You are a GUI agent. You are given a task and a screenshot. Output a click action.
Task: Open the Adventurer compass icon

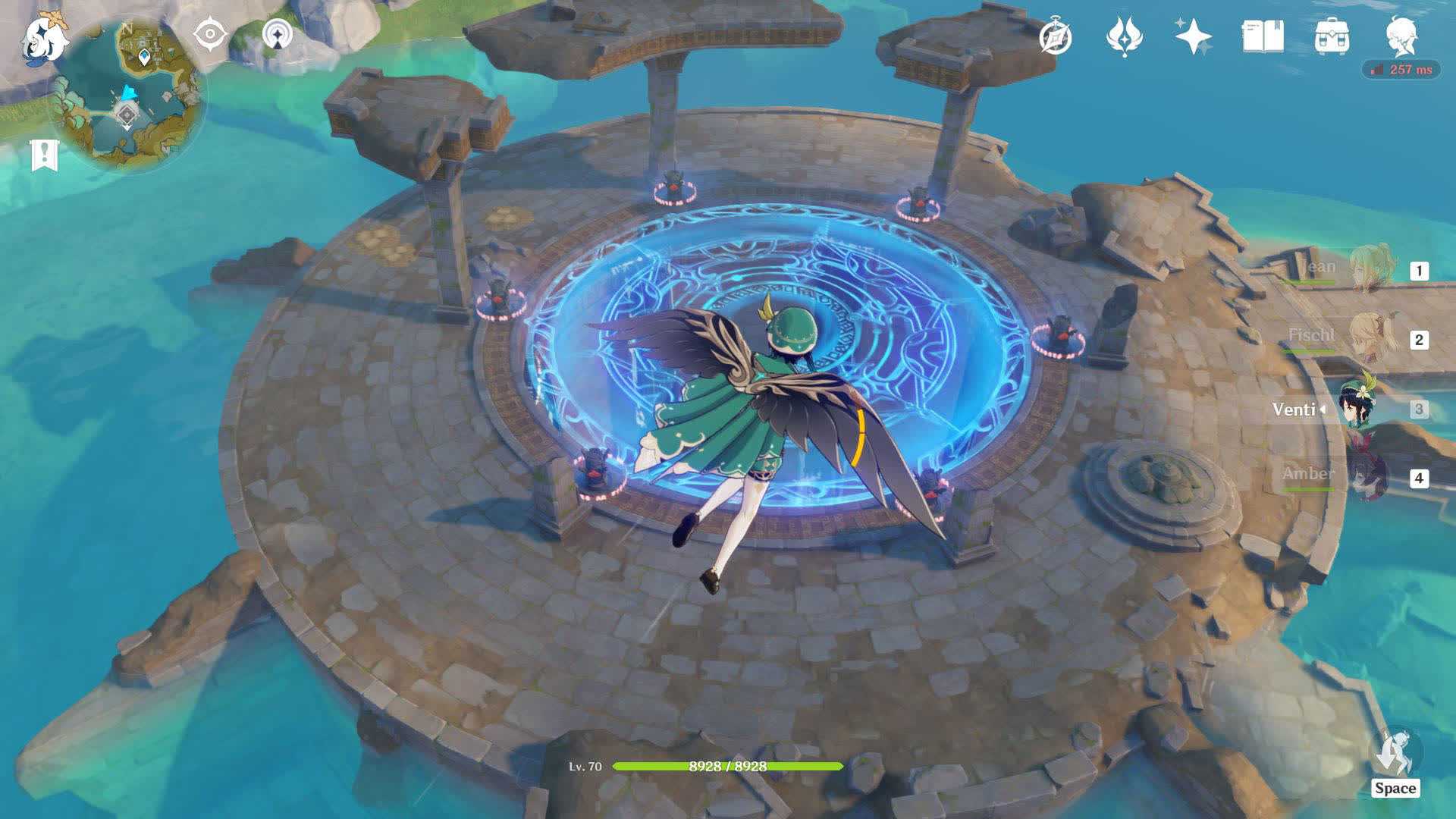coord(1056,36)
